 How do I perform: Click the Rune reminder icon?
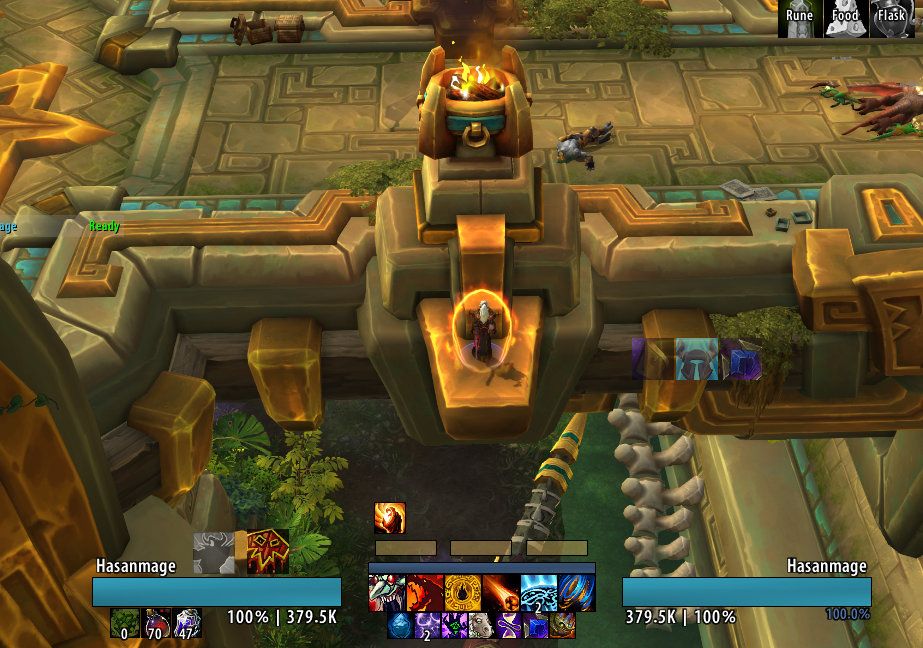[x=799, y=18]
